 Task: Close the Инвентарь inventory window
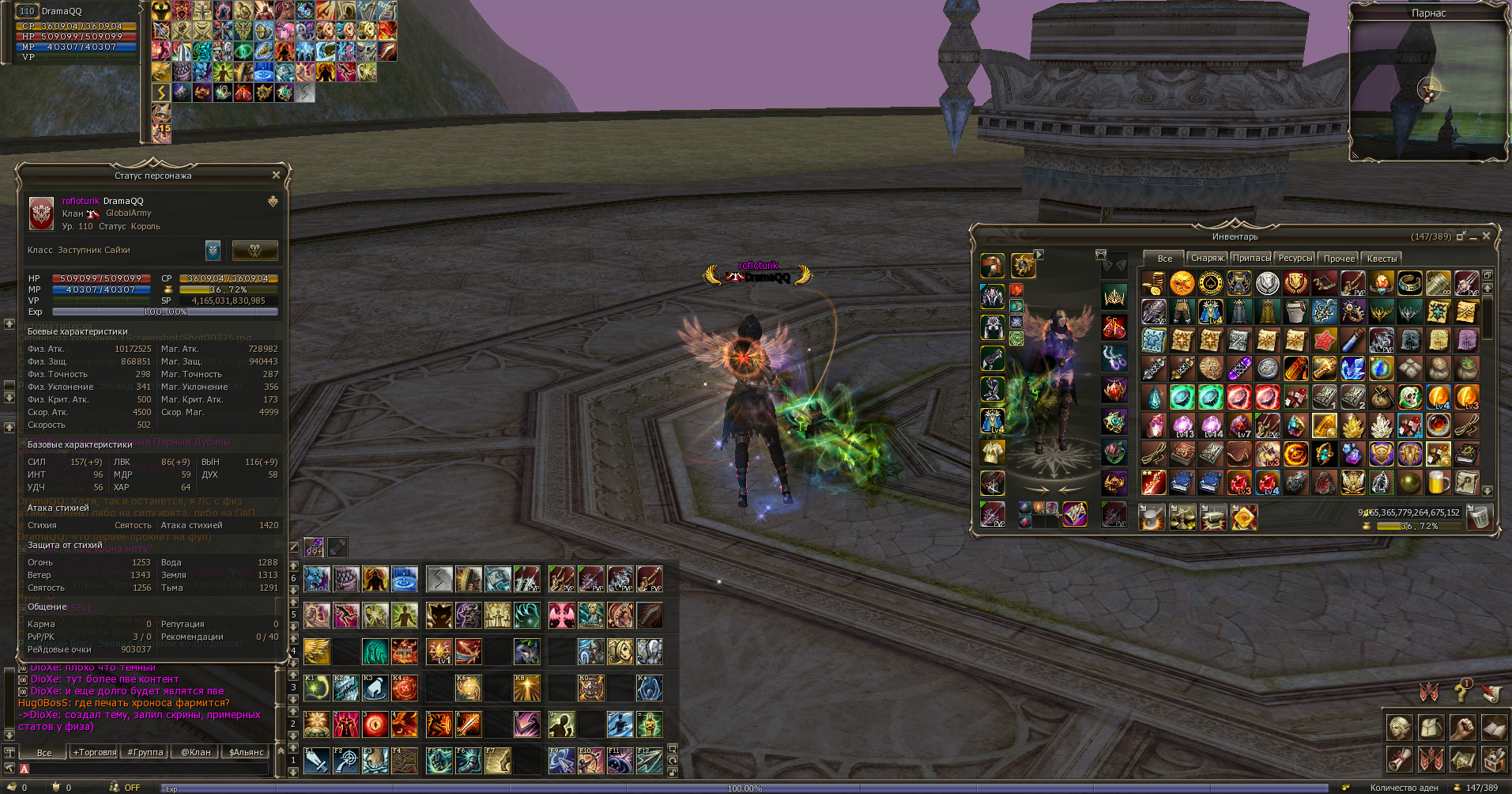pos(1486,236)
